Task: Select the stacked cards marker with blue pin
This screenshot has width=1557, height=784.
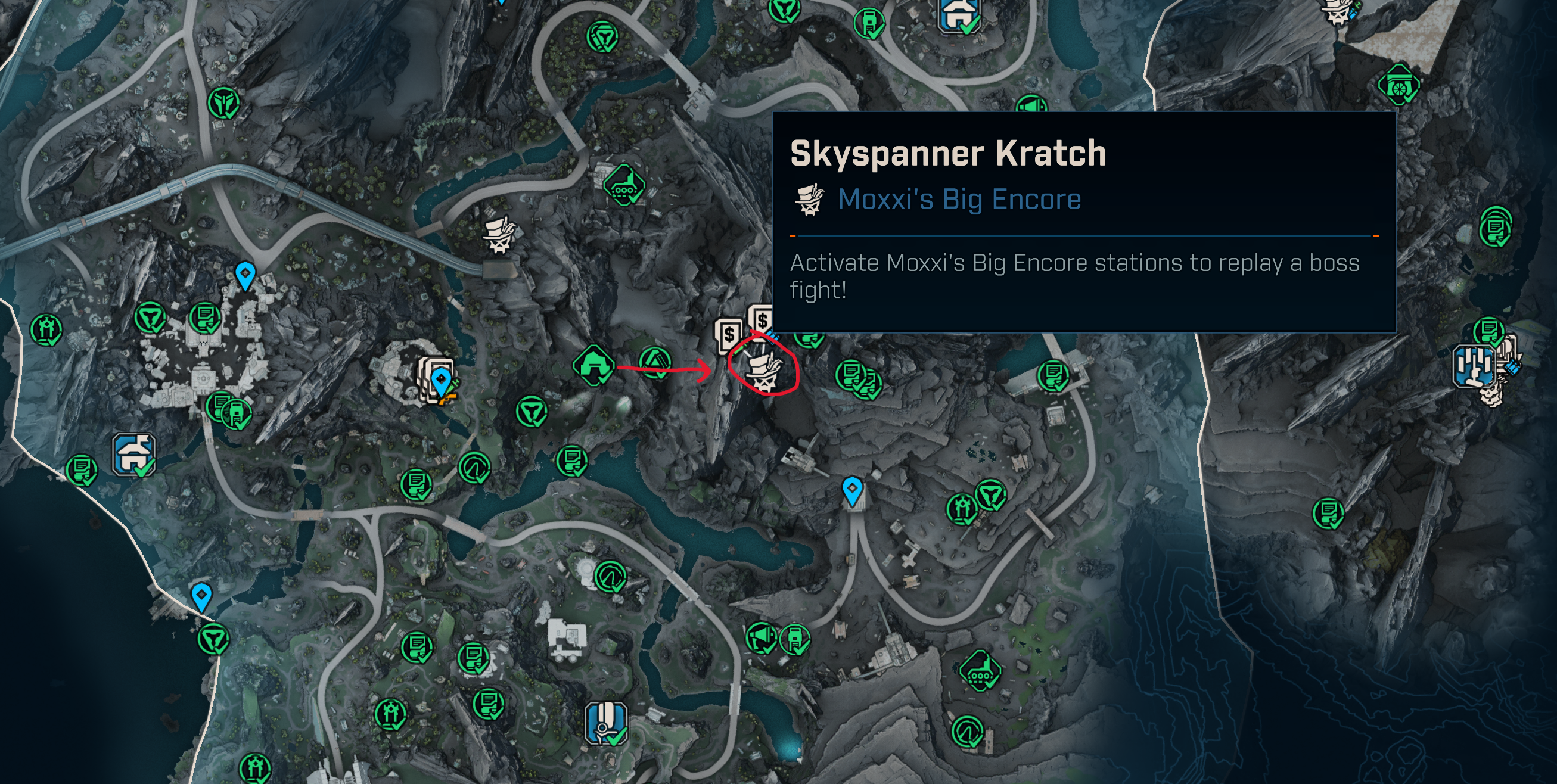Action: point(436,381)
